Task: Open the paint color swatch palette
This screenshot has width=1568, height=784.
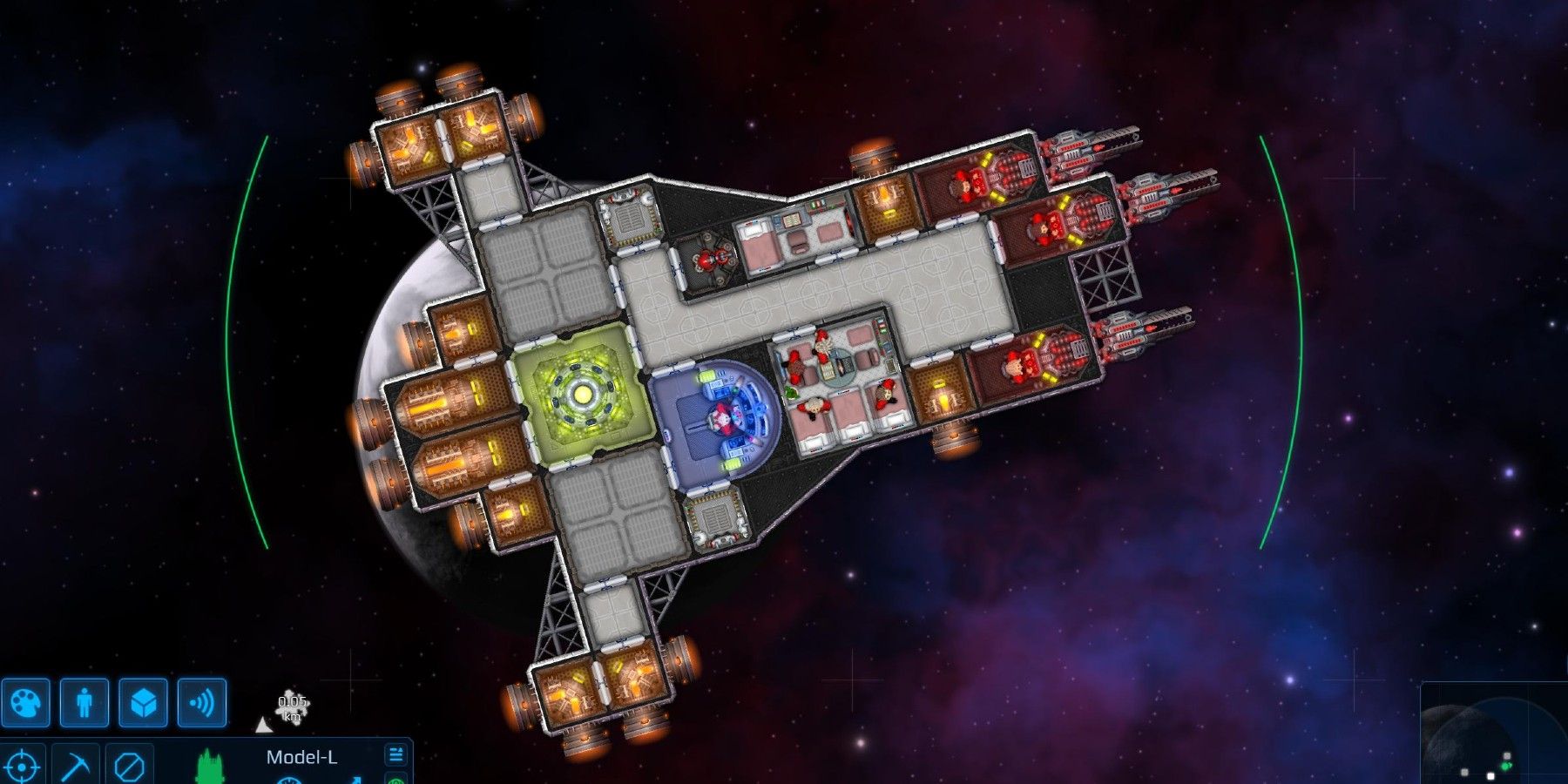Action: pyautogui.click(x=26, y=704)
